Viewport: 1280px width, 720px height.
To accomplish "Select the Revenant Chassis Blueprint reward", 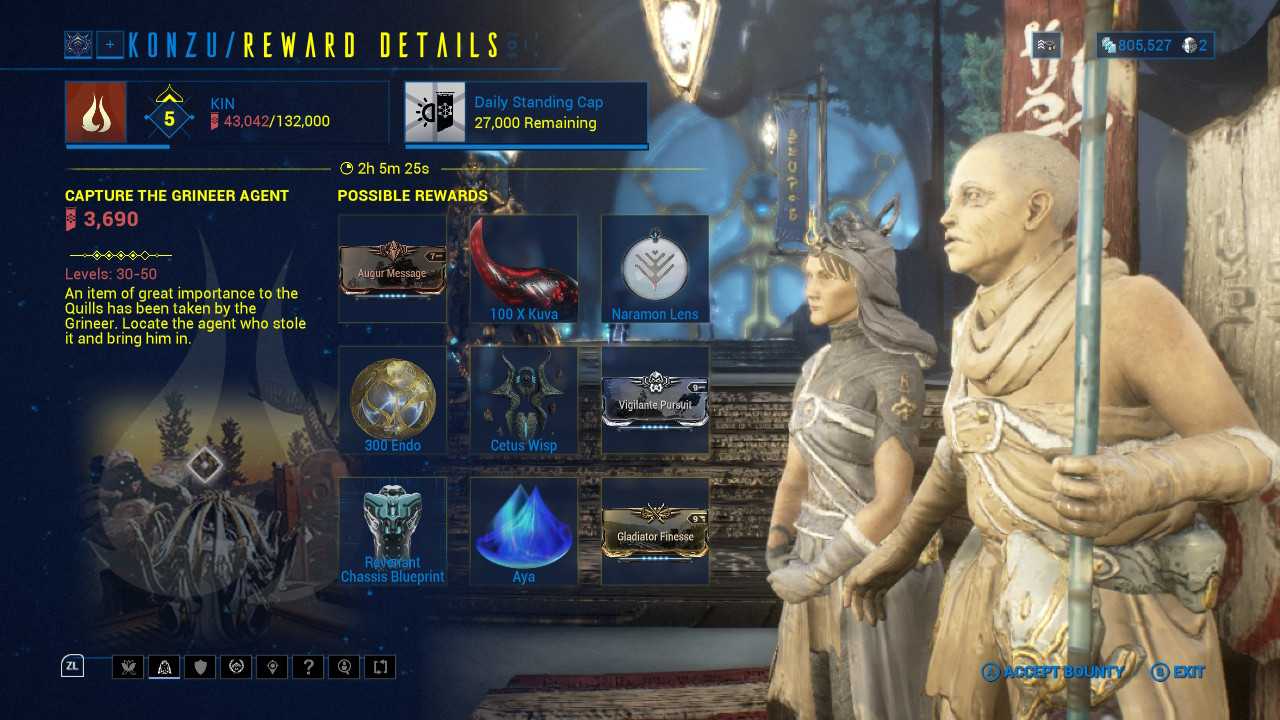I will 392,531.
